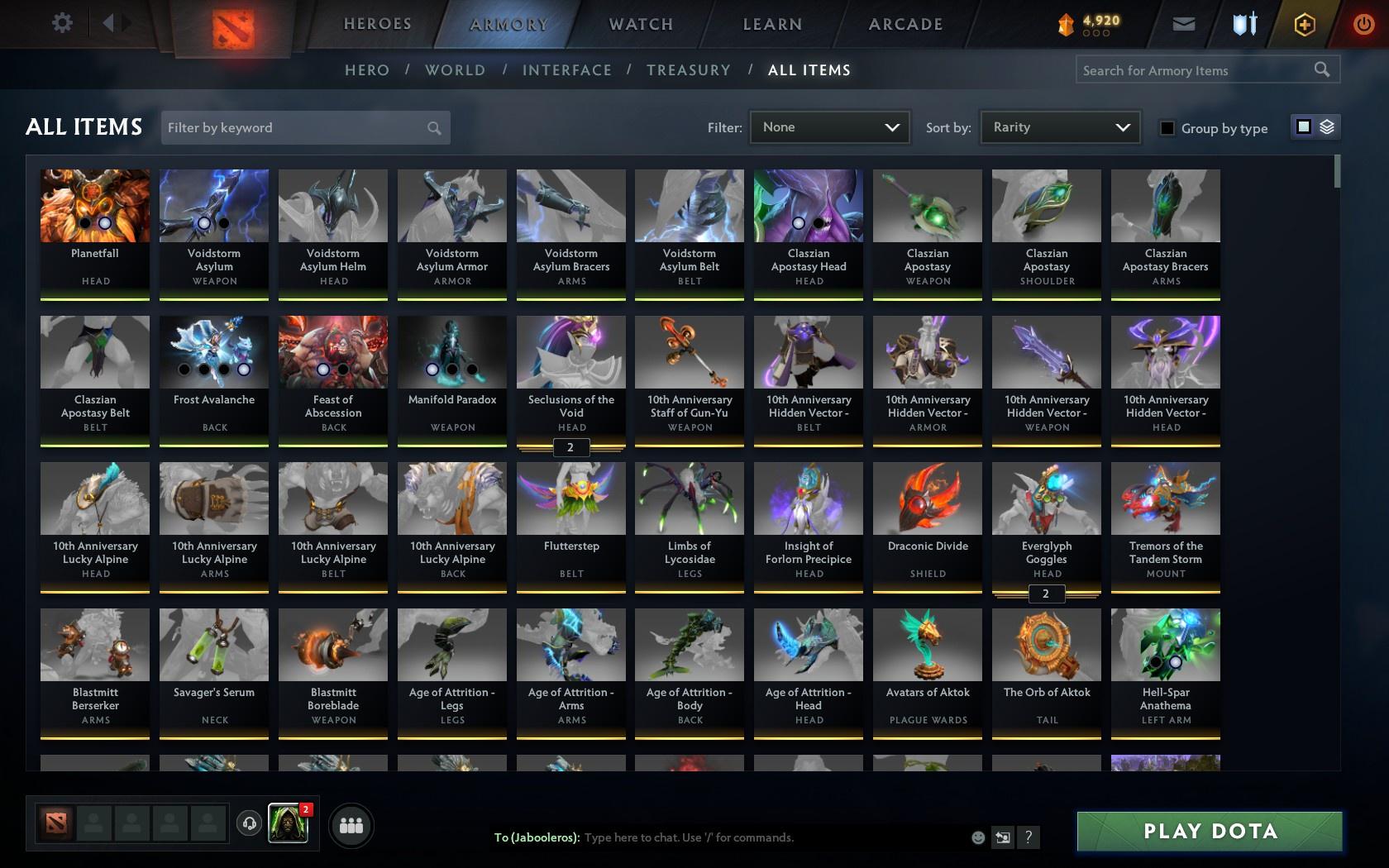This screenshot has width=1389, height=868.
Task: Enable the Group by type checkbox
Action: [1166, 128]
